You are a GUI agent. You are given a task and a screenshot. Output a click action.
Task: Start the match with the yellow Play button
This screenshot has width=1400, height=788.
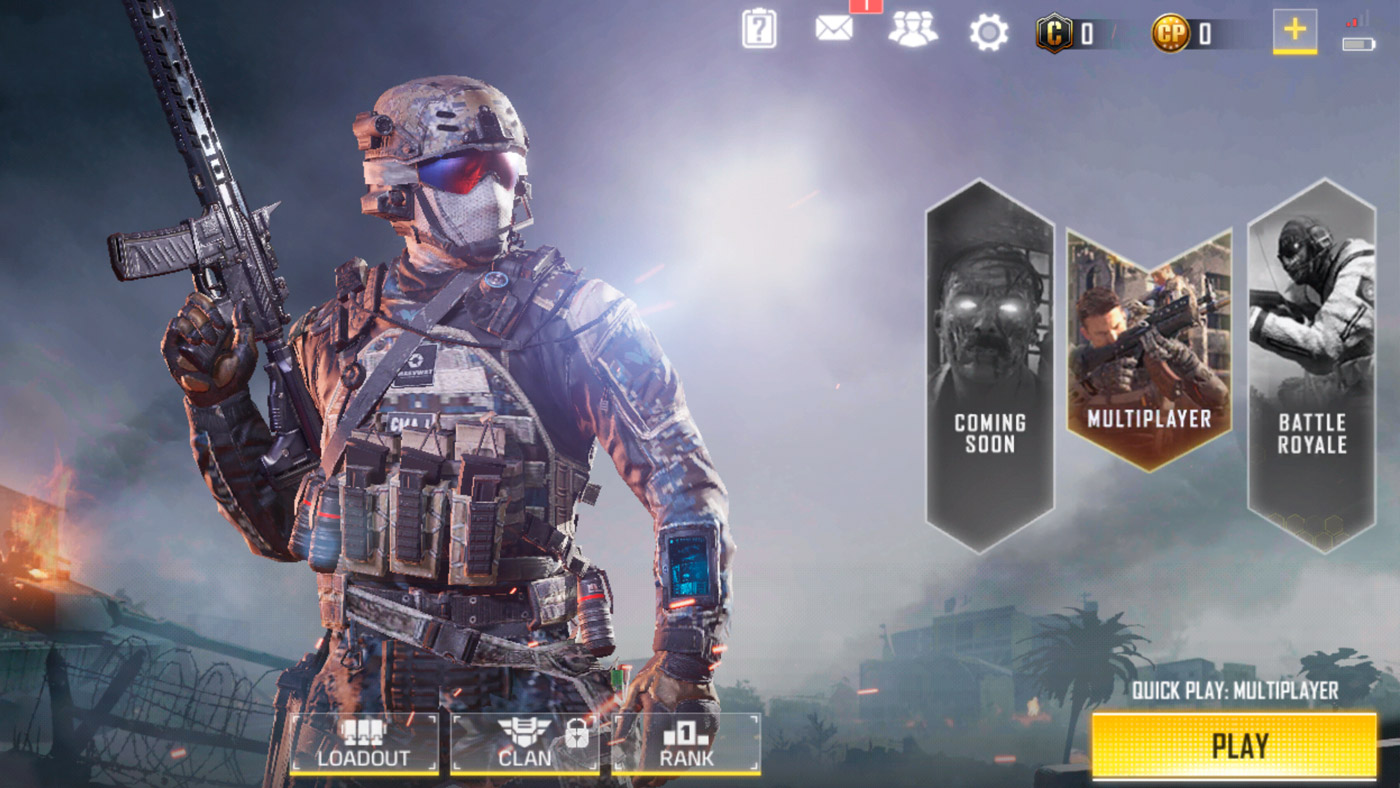click(x=1234, y=745)
